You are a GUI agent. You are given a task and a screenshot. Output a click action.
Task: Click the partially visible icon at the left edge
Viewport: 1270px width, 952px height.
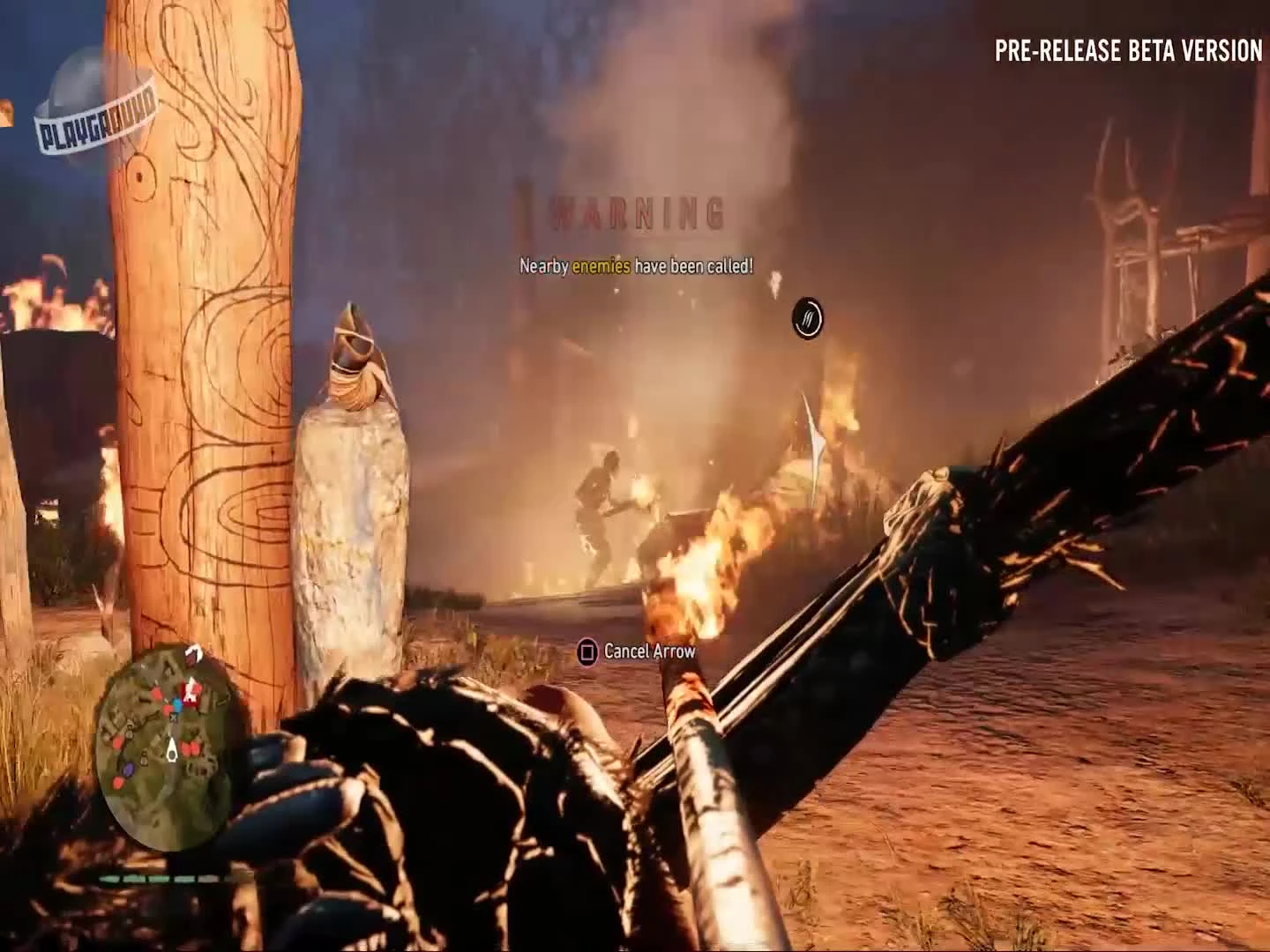click(6, 113)
